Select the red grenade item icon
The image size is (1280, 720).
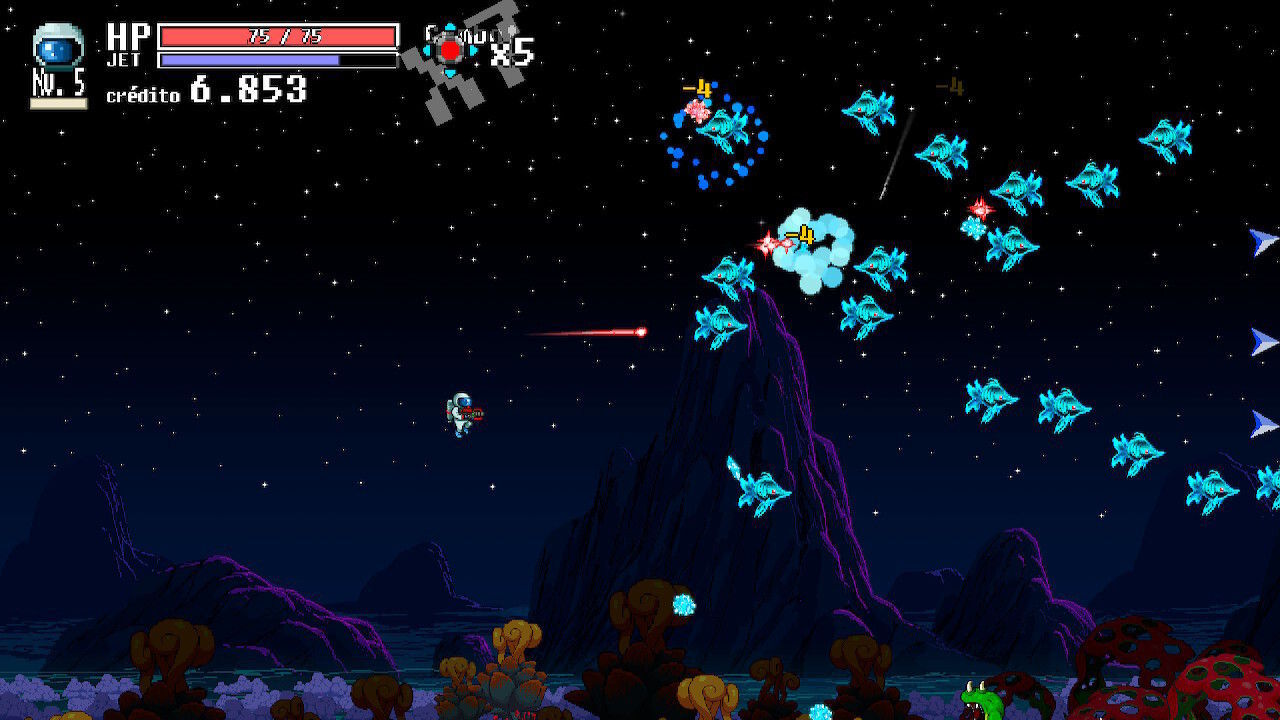click(x=451, y=49)
